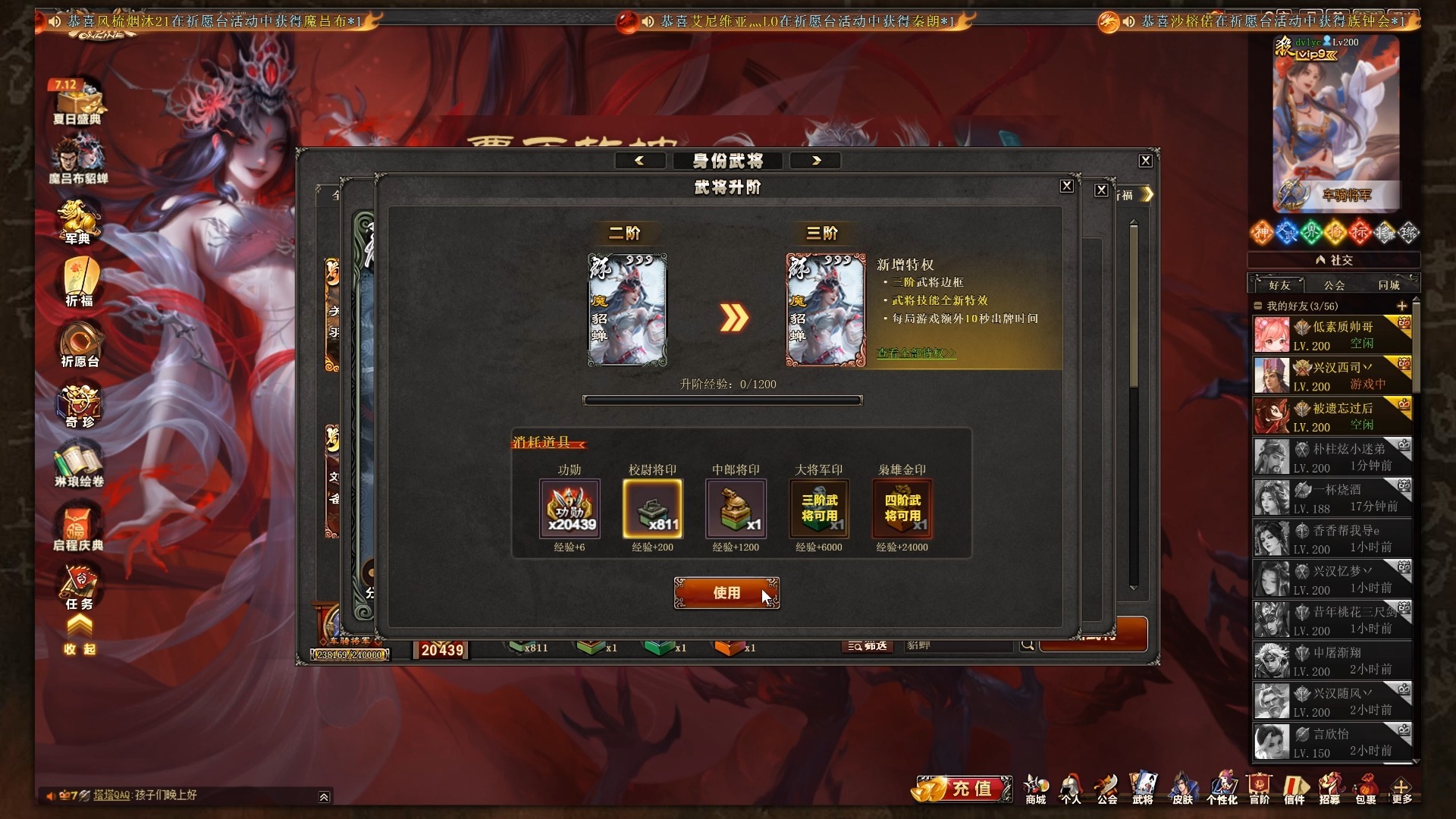Image resolution: width=1456 pixels, height=819 pixels.
Task: Go to previous 身份武将 page arrow
Action: (x=639, y=160)
